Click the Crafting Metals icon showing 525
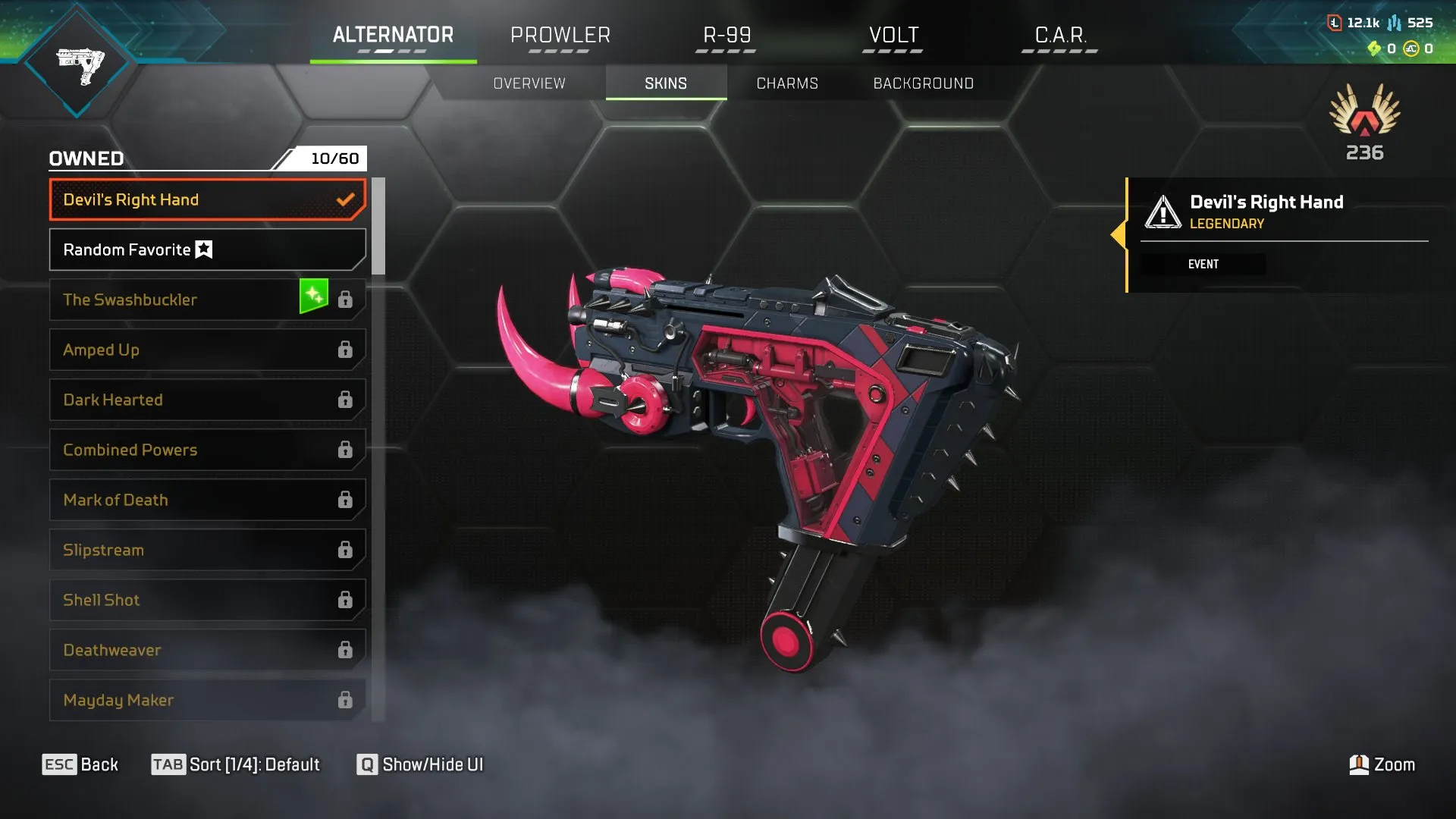1456x819 pixels. coord(1394,24)
